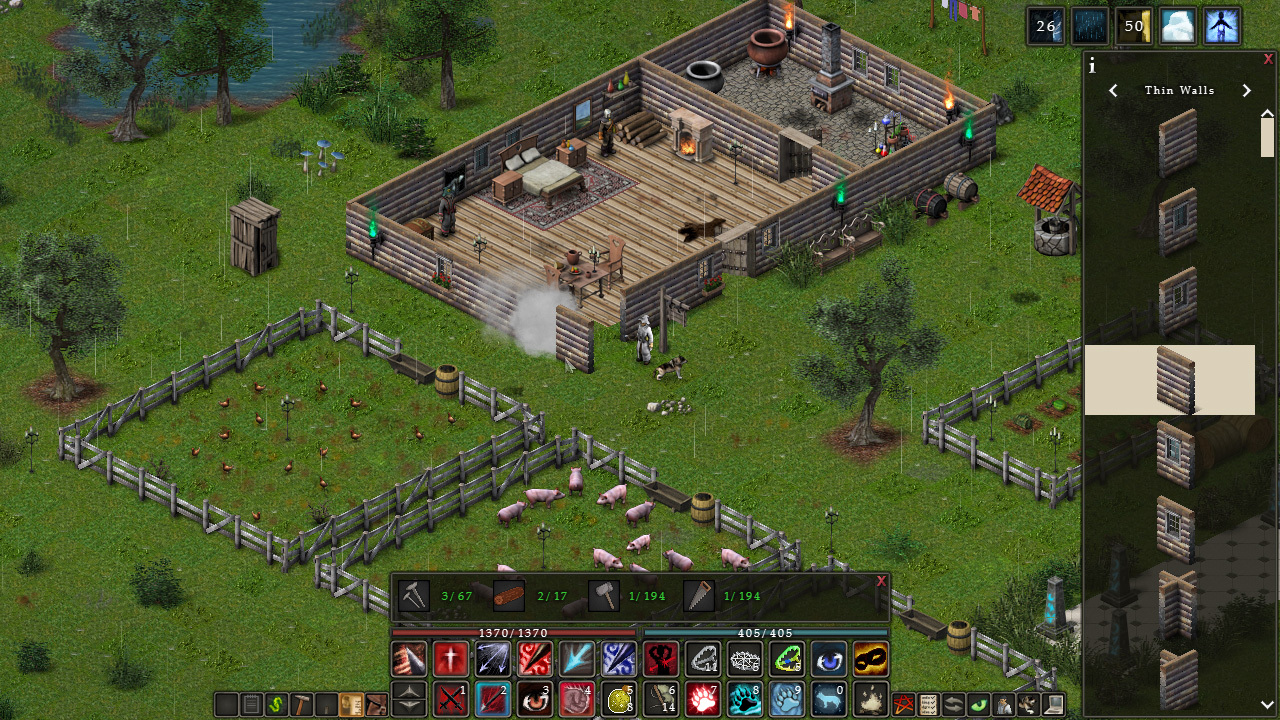Close the building materials bar
The height and width of the screenshot is (720, 1280).
coord(881,581)
